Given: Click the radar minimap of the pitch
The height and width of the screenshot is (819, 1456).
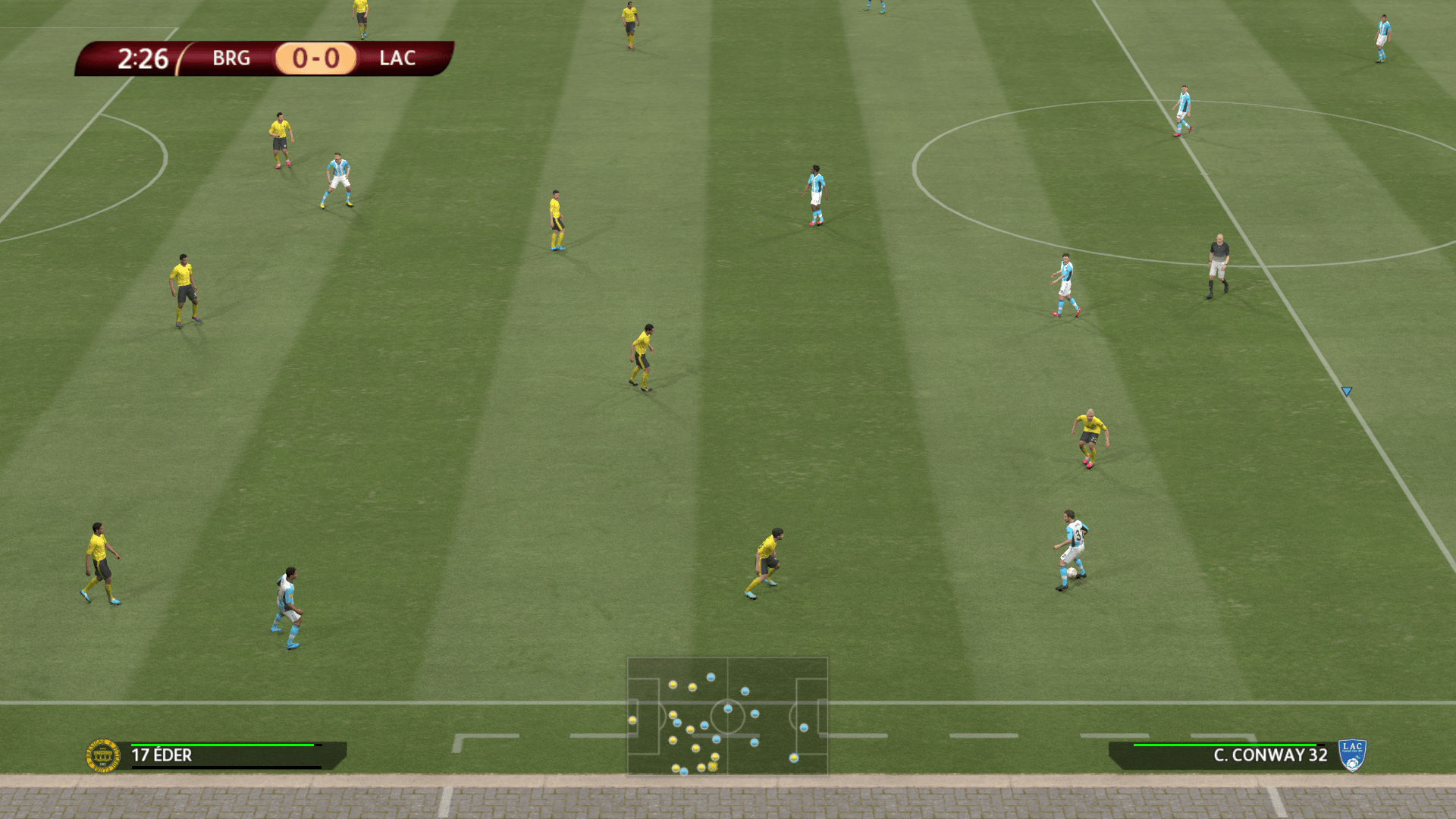Looking at the screenshot, I should click(727, 716).
